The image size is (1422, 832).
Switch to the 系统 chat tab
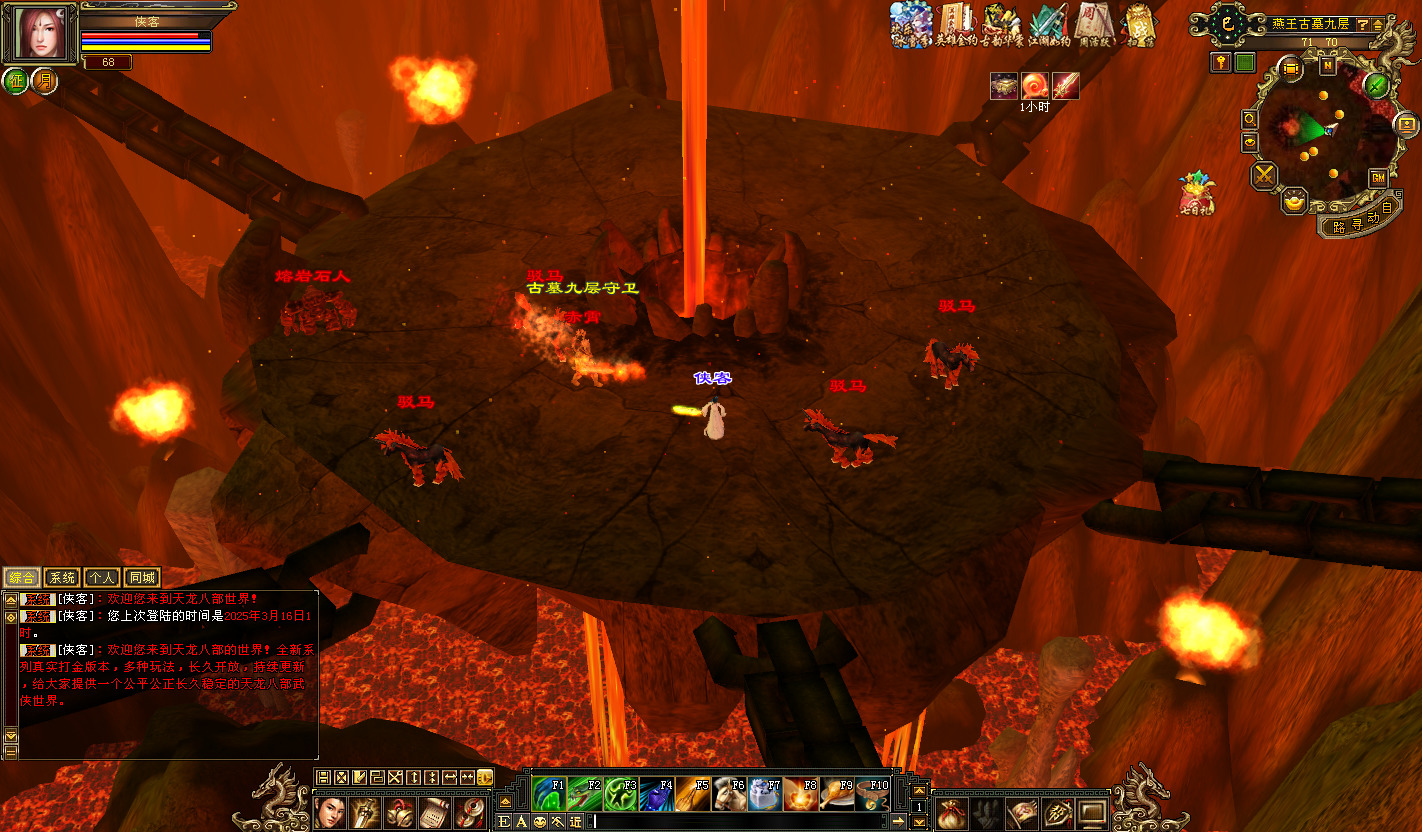(x=62, y=577)
